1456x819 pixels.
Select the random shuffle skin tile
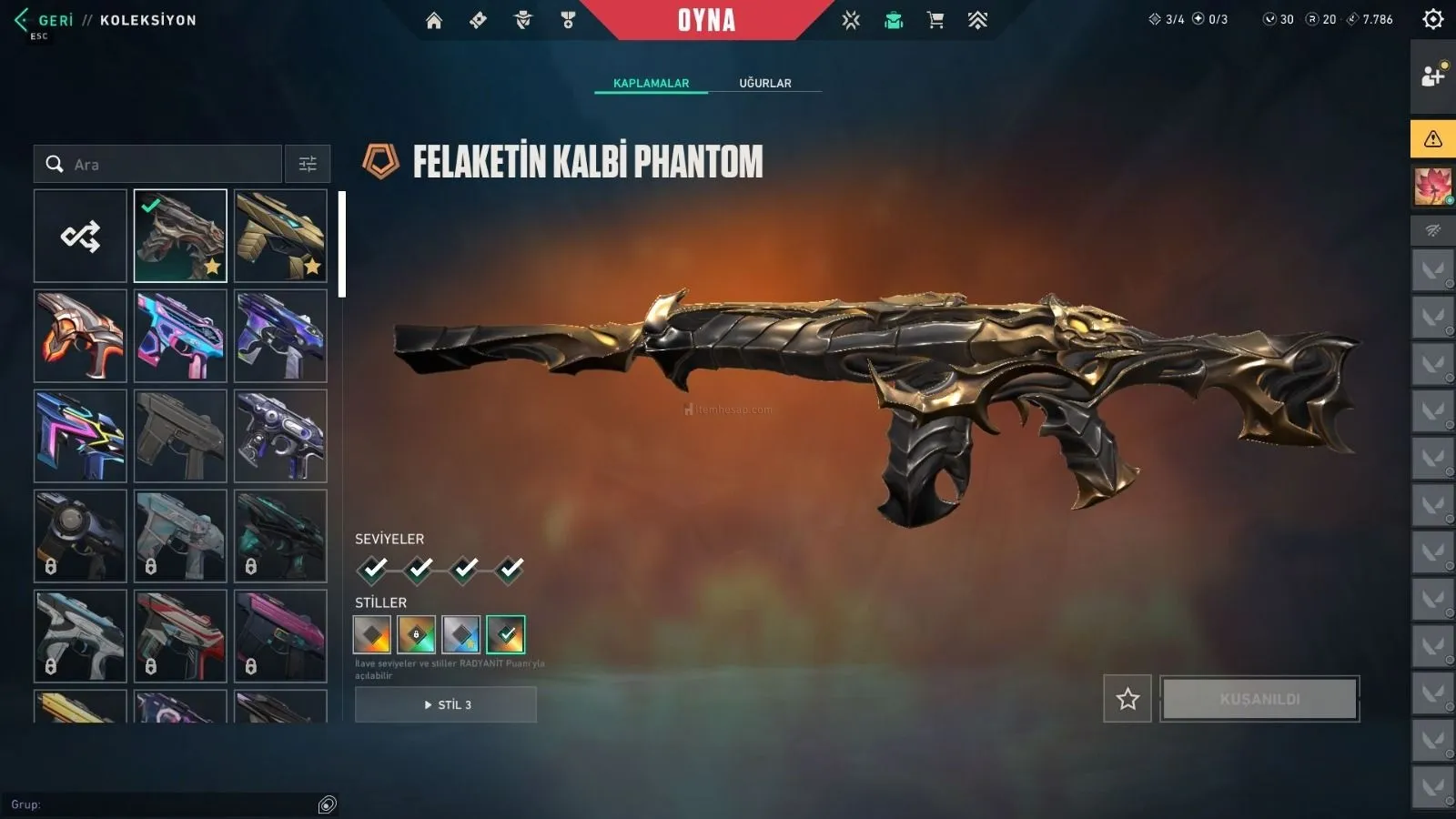80,237
